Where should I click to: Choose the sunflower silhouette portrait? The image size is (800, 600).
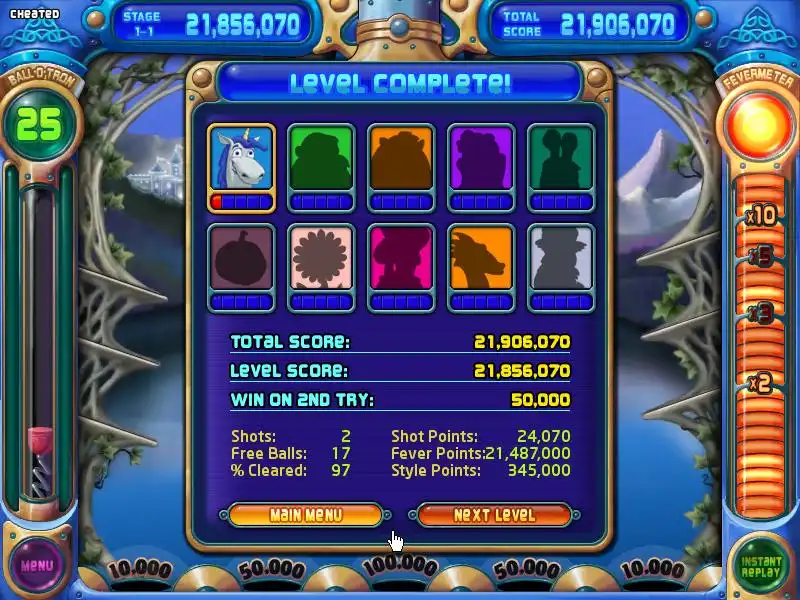coord(321,259)
